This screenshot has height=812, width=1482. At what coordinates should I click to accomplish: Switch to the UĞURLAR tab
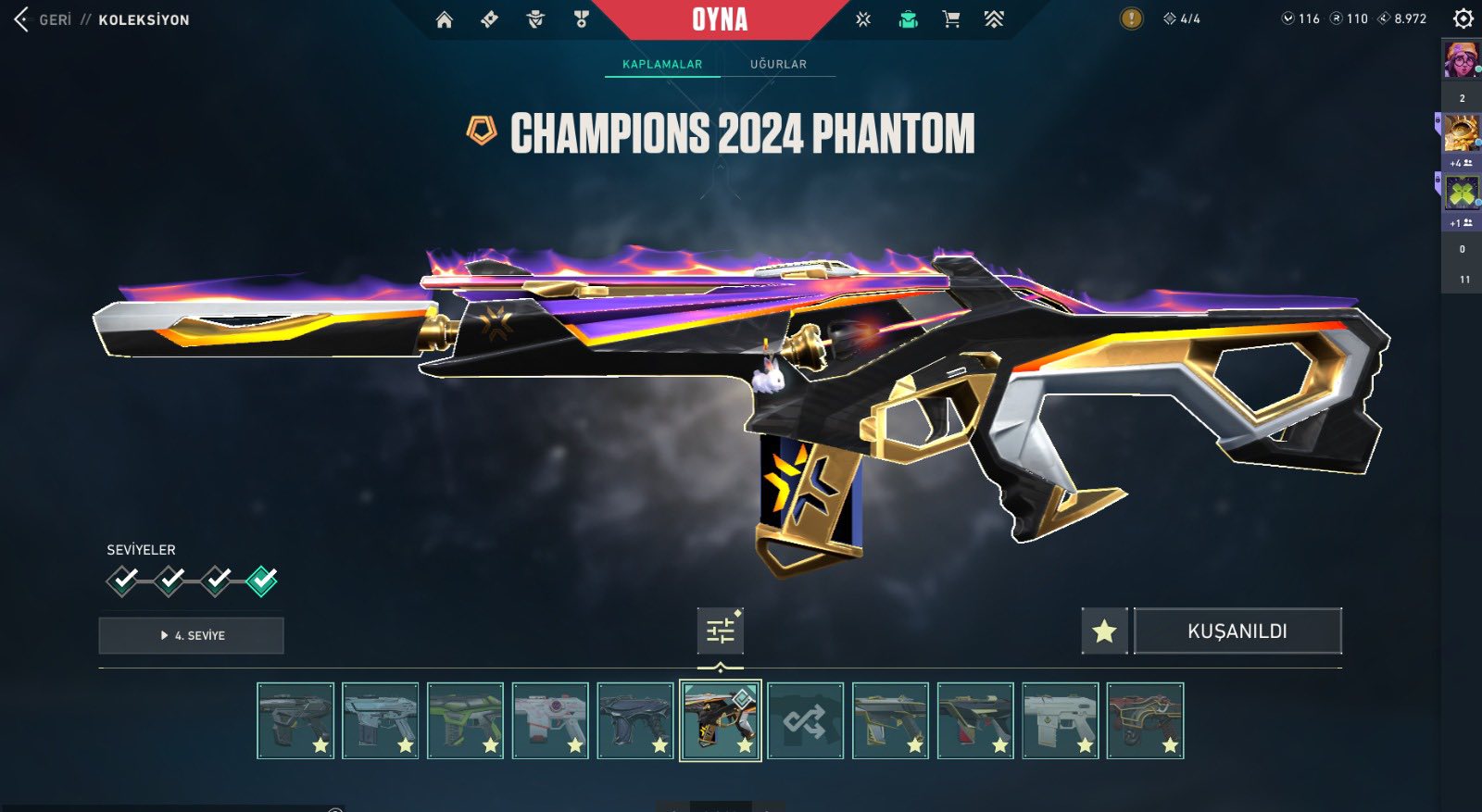778,64
